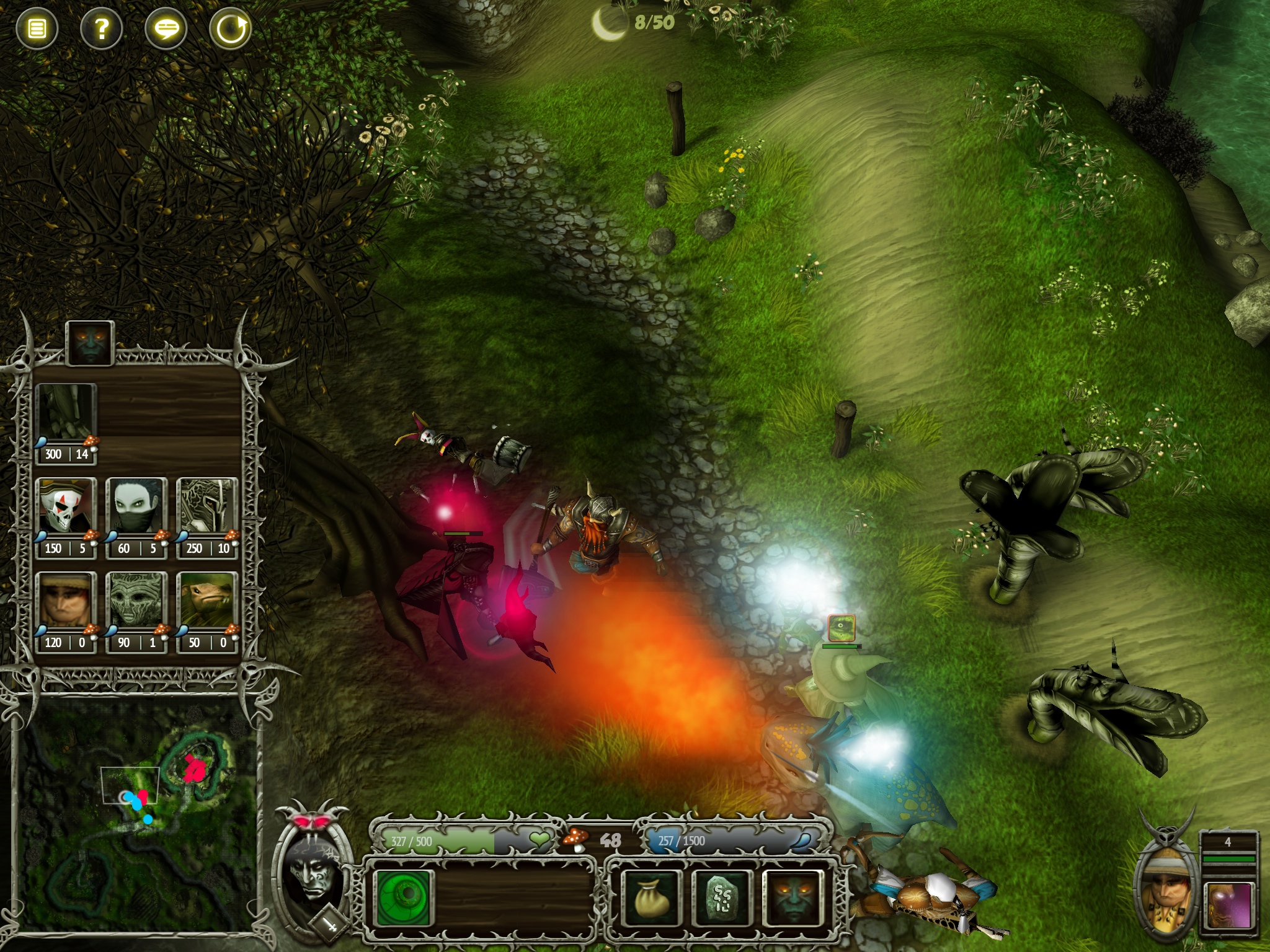Click the circular arrow restart button
Image resolution: width=1270 pixels, height=952 pixels.
pyautogui.click(x=231, y=29)
